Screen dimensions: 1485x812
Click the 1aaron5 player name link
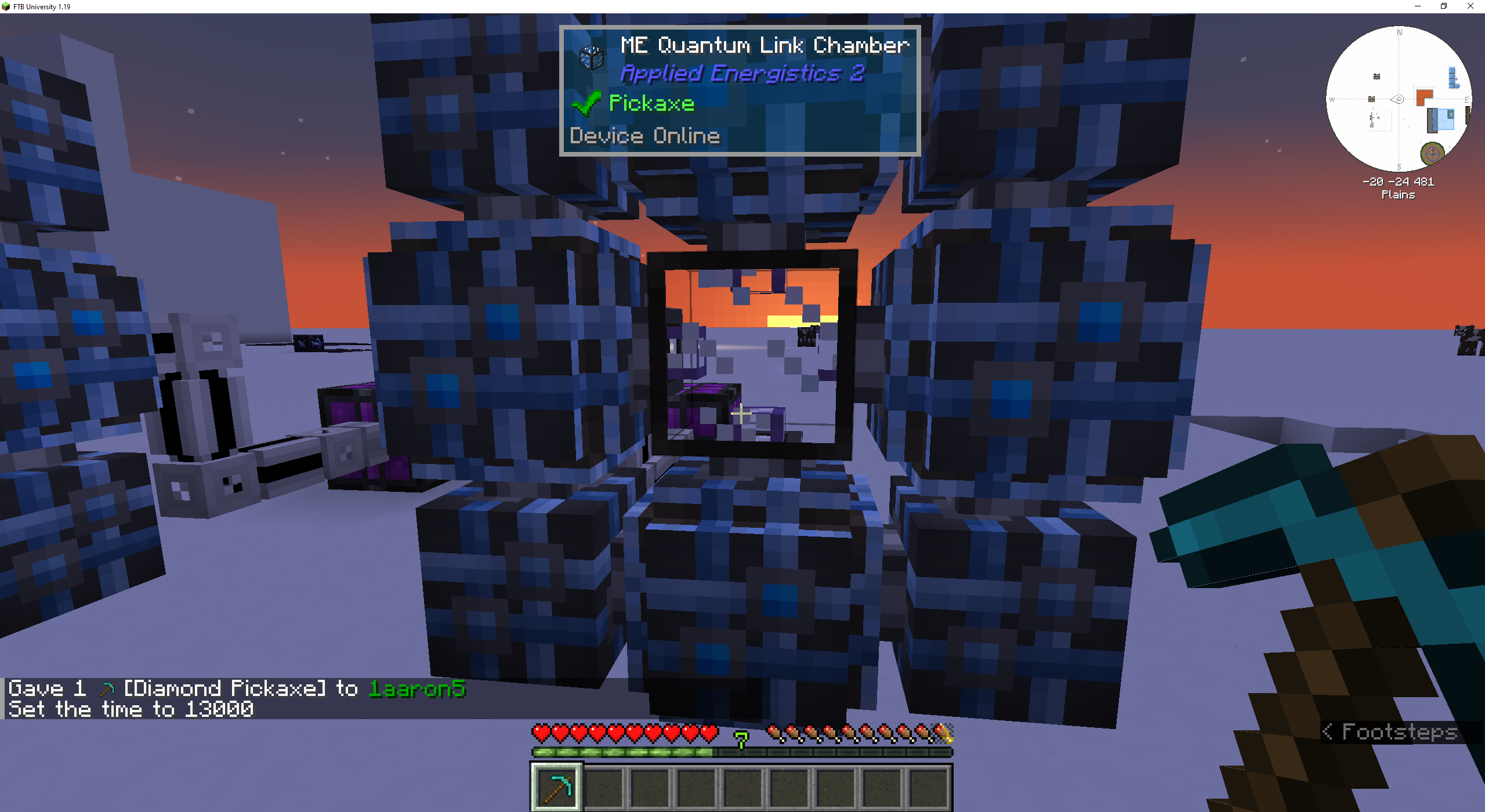(416, 688)
